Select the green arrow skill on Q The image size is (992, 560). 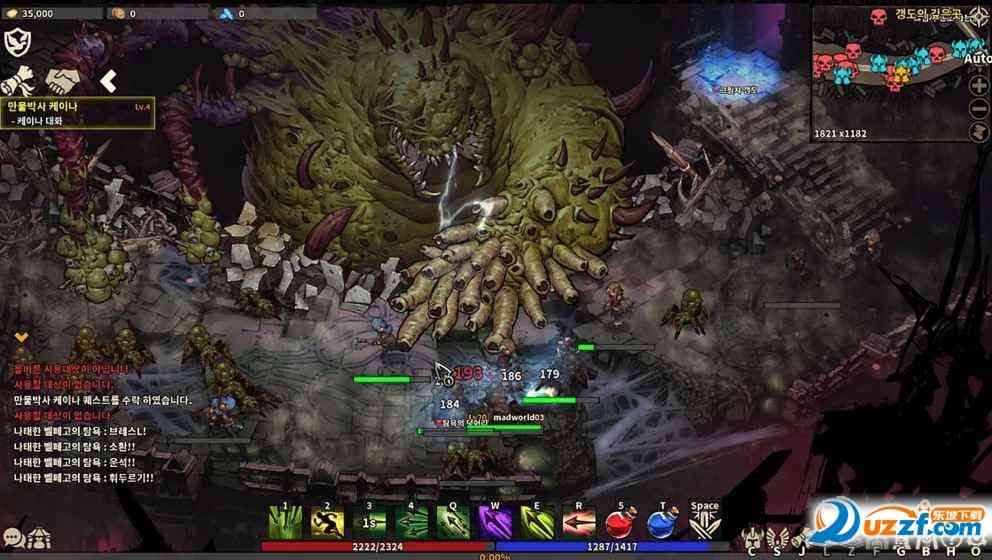click(453, 521)
